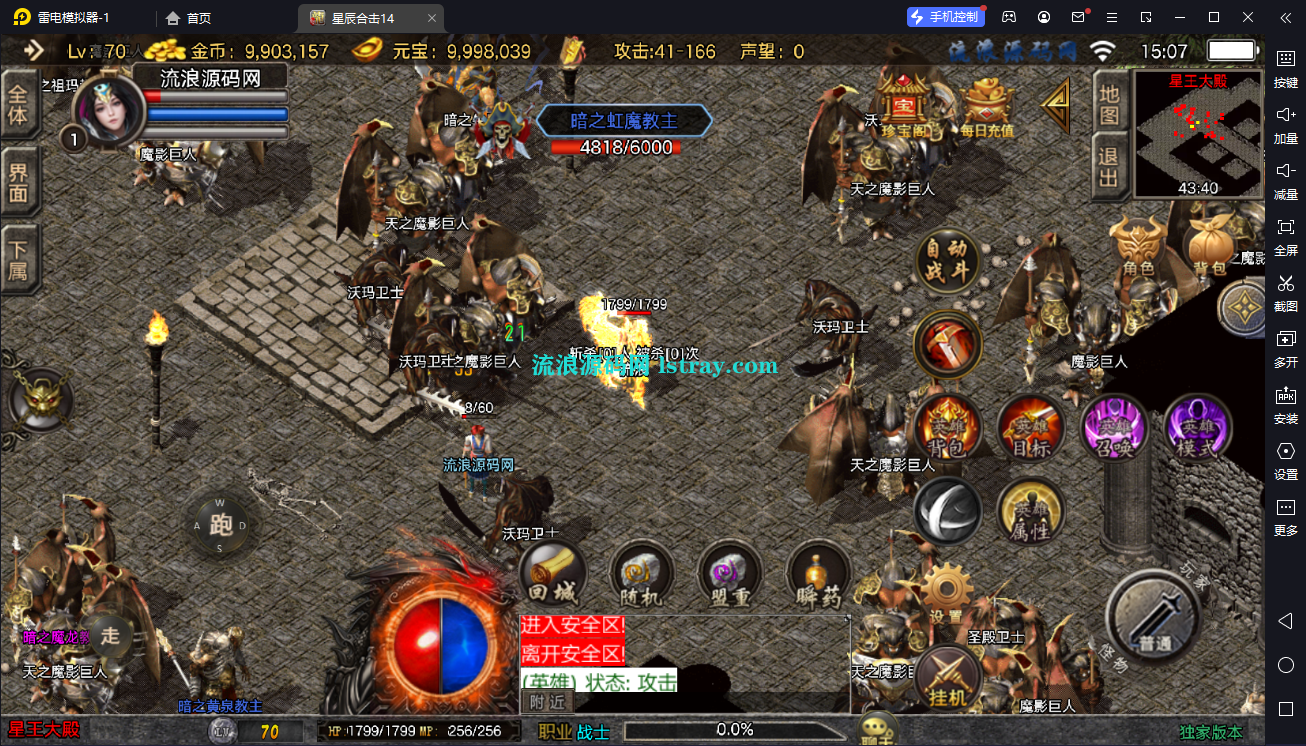Viewport: 1306px width, 746px height.
Task: Open the LDPlayer hamburger menu
Action: coord(1110,17)
